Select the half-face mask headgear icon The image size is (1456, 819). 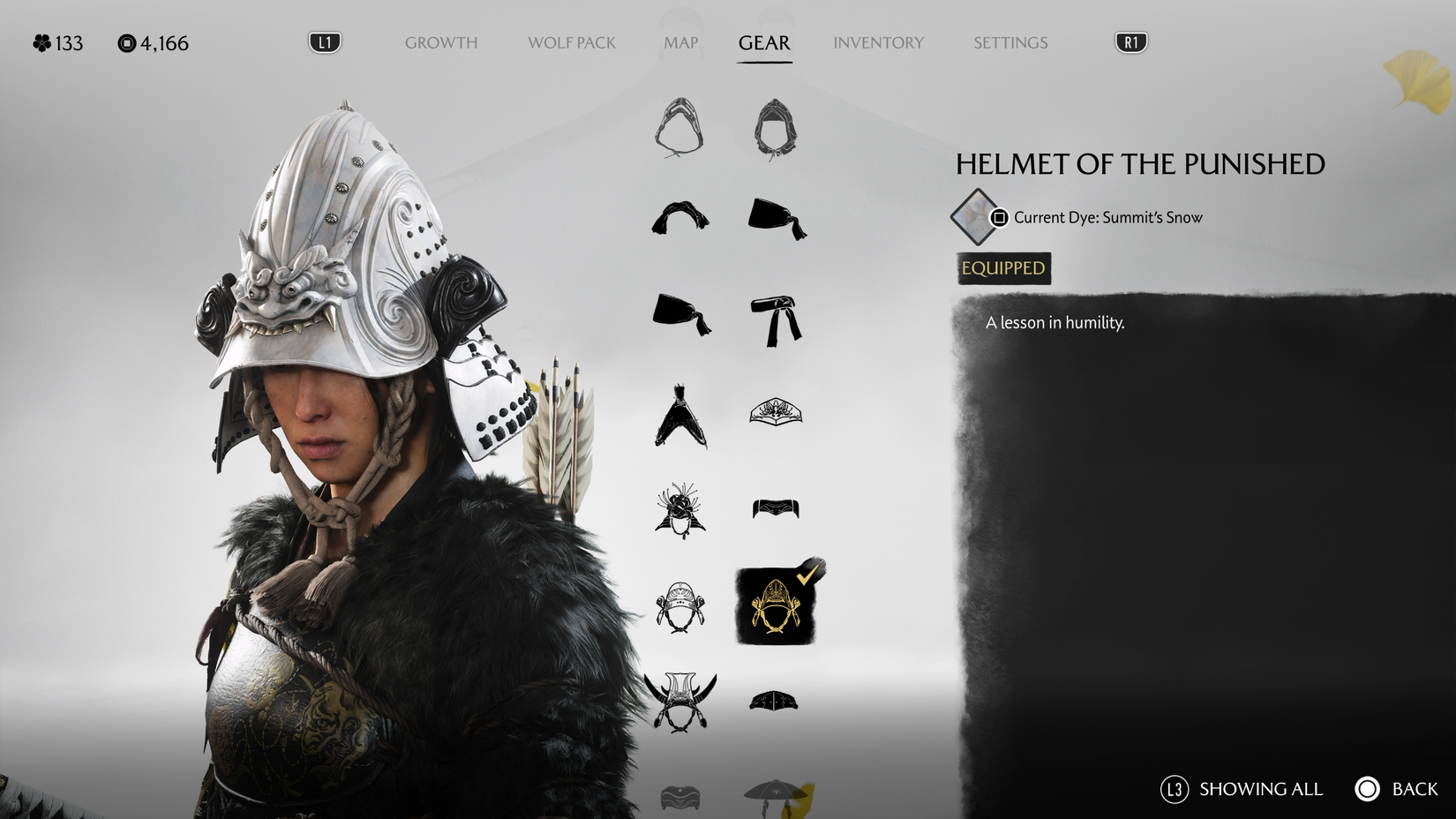776,507
